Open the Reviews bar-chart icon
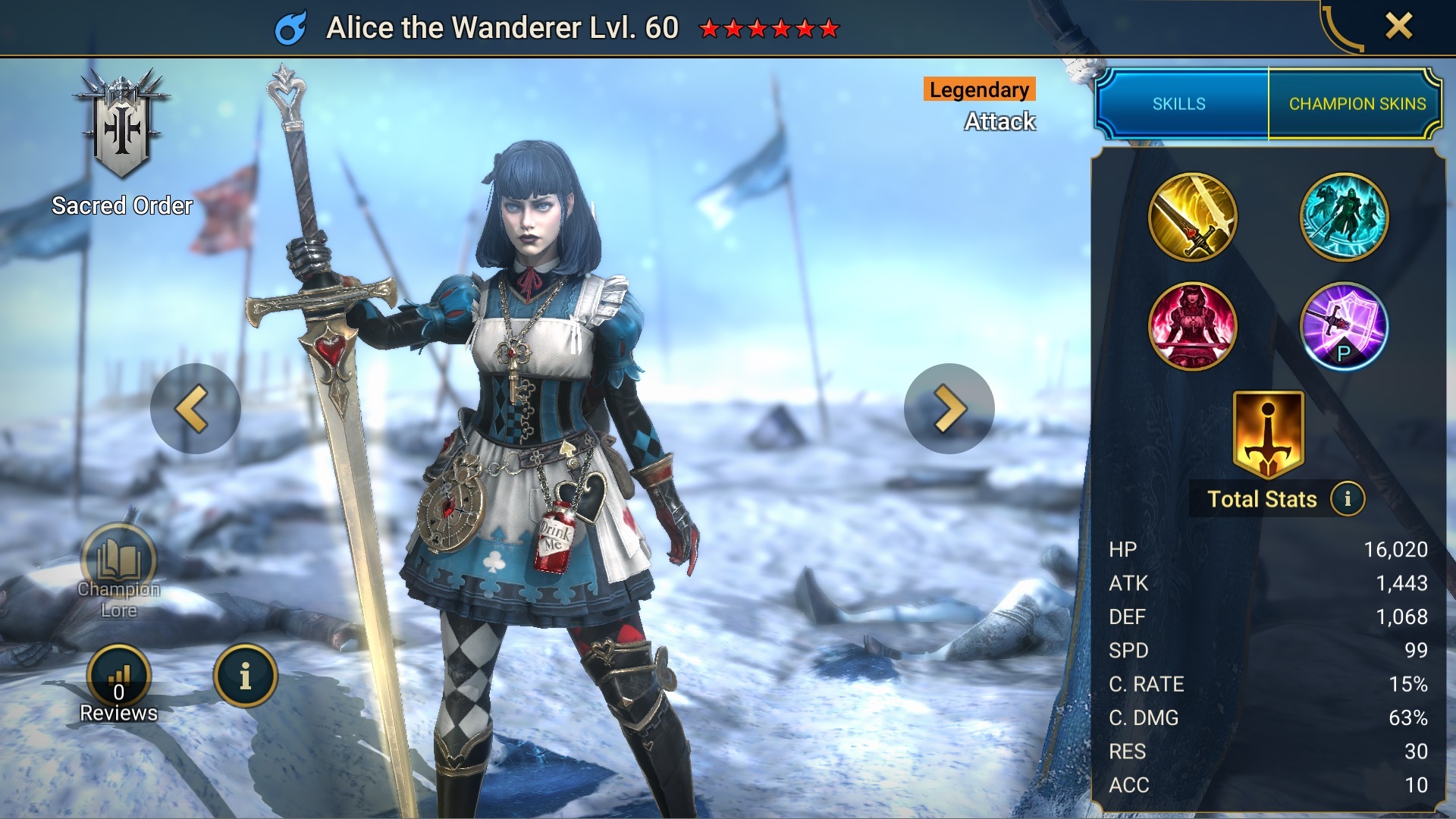Screen dimensions: 1456x819 [119, 673]
